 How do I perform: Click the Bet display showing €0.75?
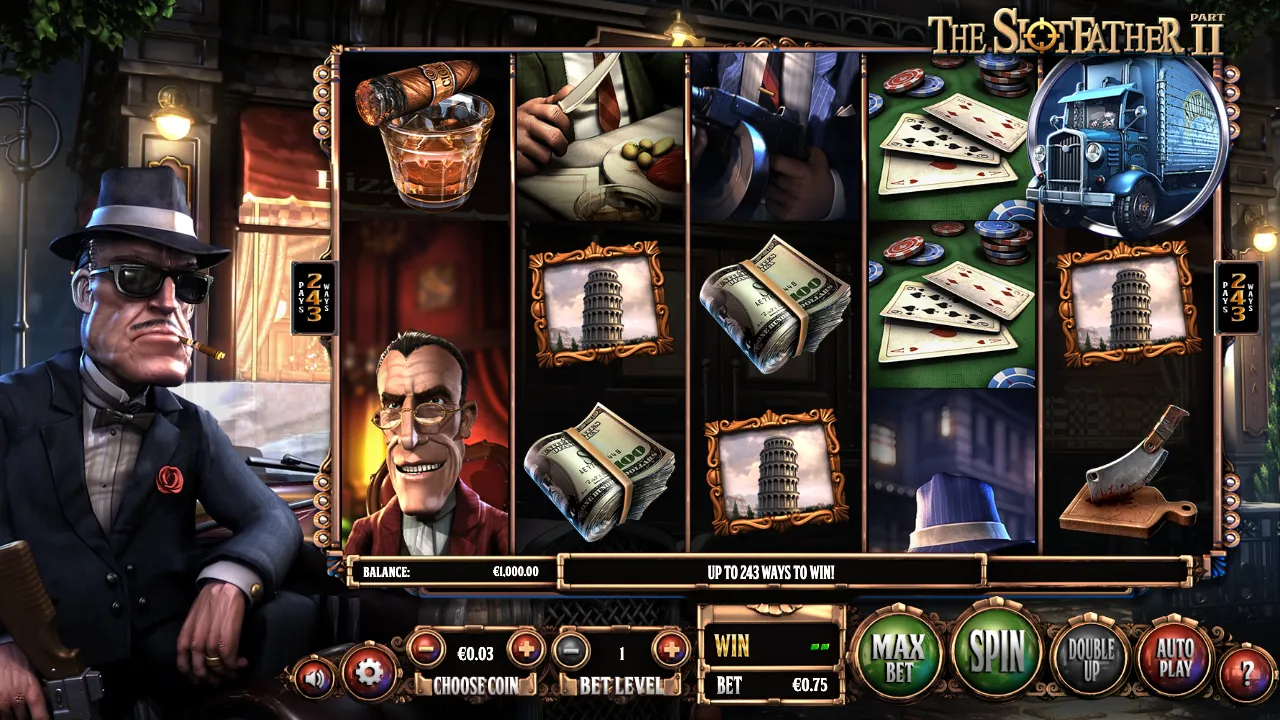click(x=770, y=686)
